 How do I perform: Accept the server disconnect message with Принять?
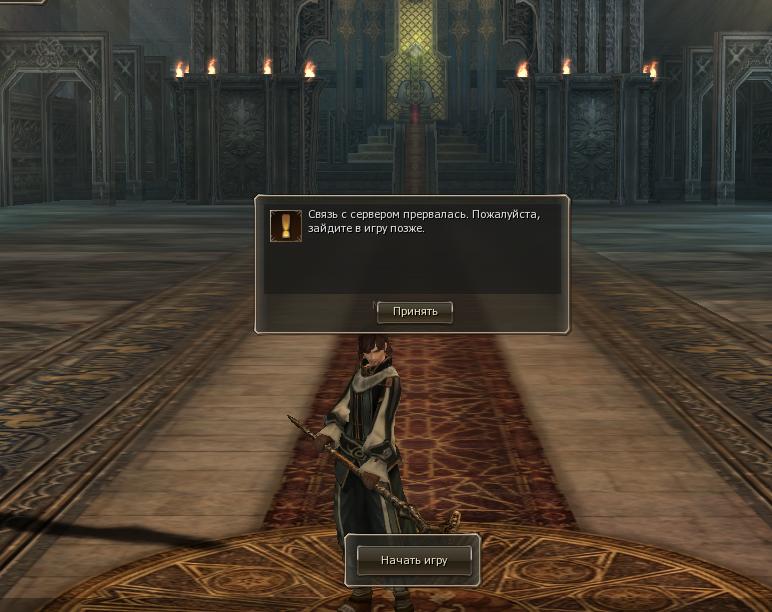coord(415,312)
